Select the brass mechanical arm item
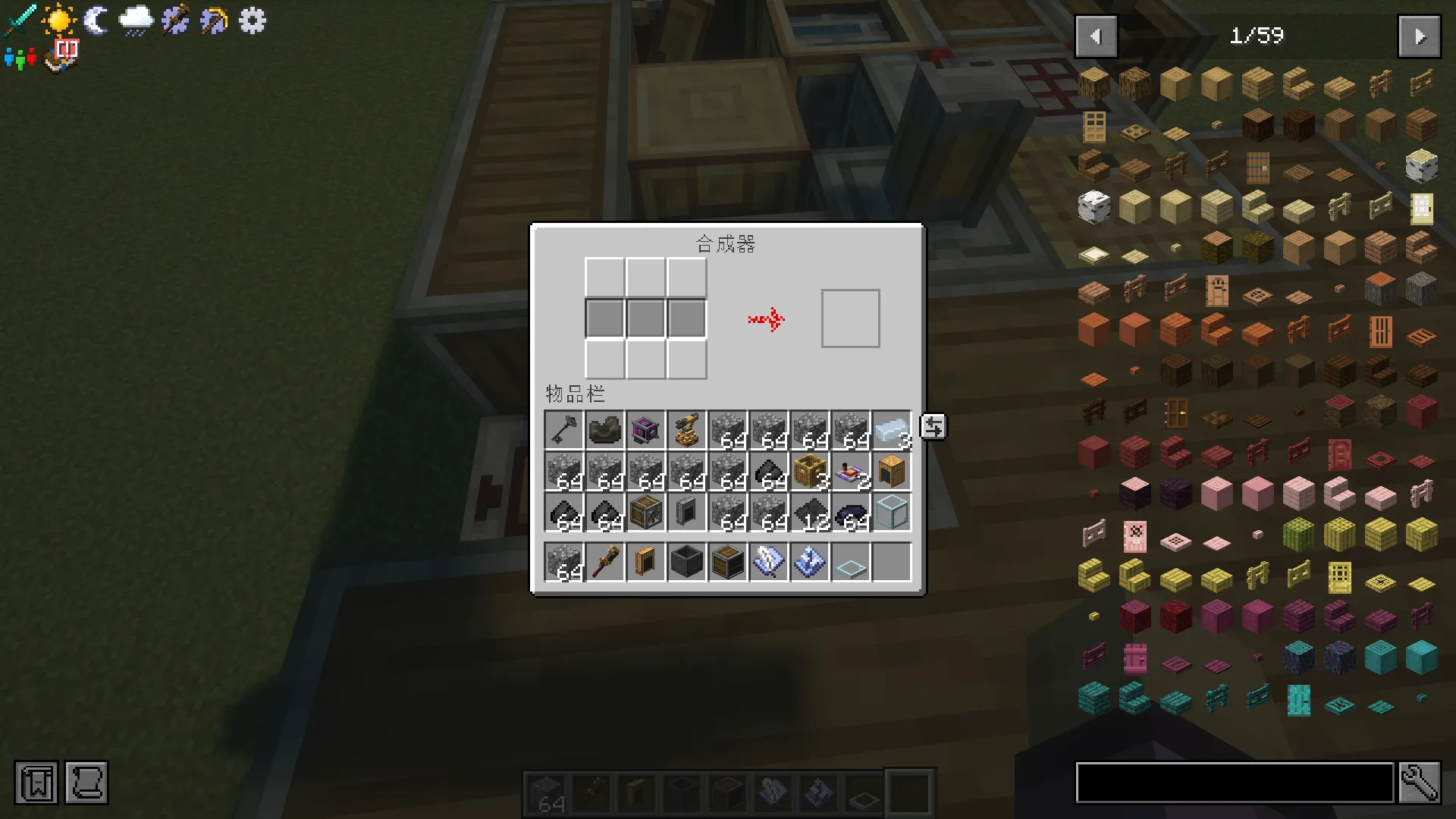The image size is (1456, 819). (686, 431)
